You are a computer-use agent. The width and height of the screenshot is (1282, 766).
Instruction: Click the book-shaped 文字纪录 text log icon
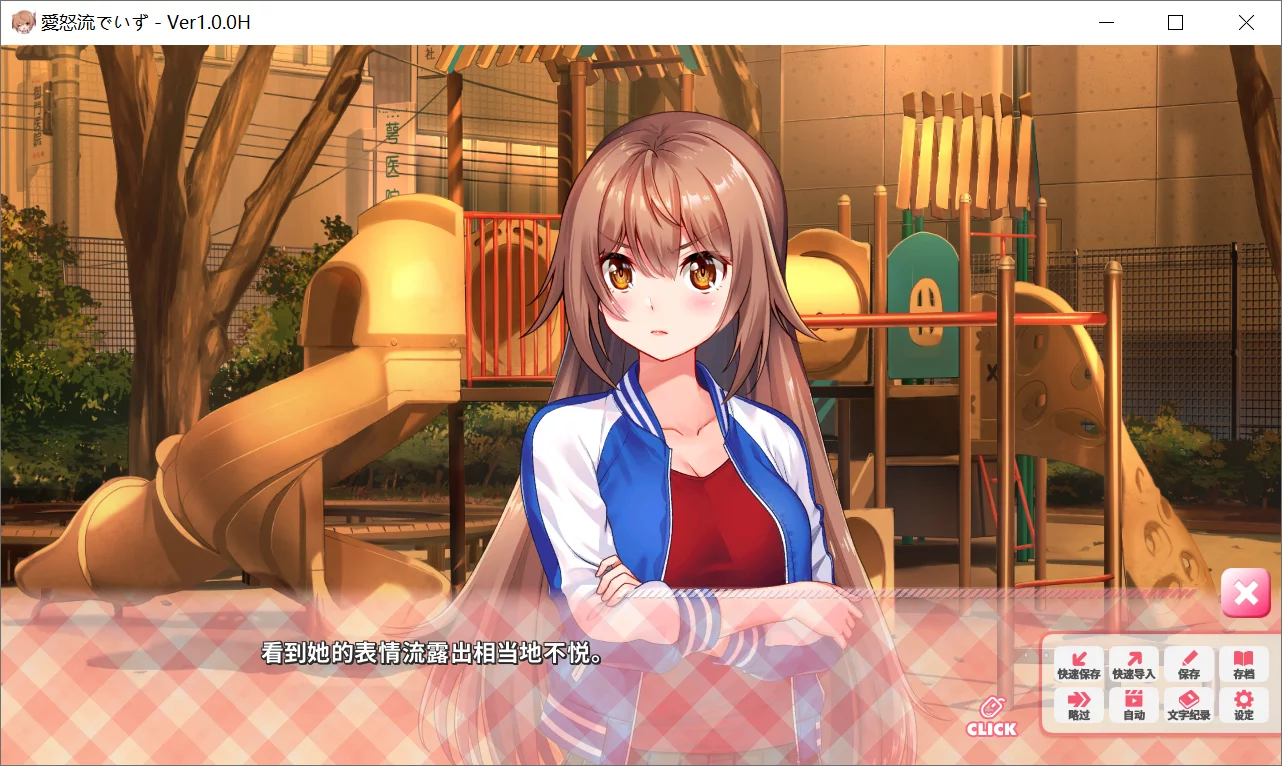pyautogui.click(x=1189, y=699)
